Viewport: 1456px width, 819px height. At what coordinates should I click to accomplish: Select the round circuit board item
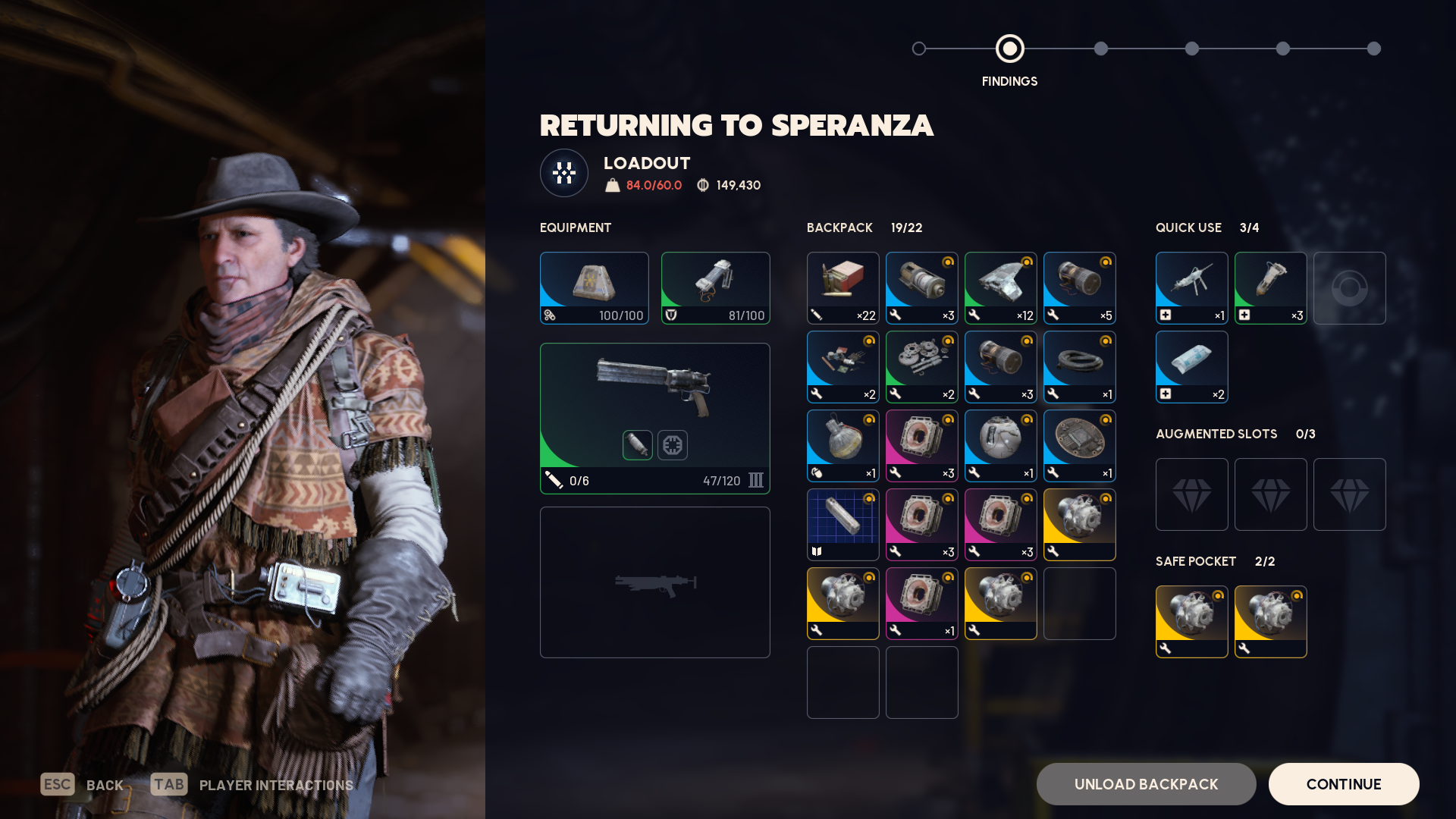click(x=1079, y=446)
